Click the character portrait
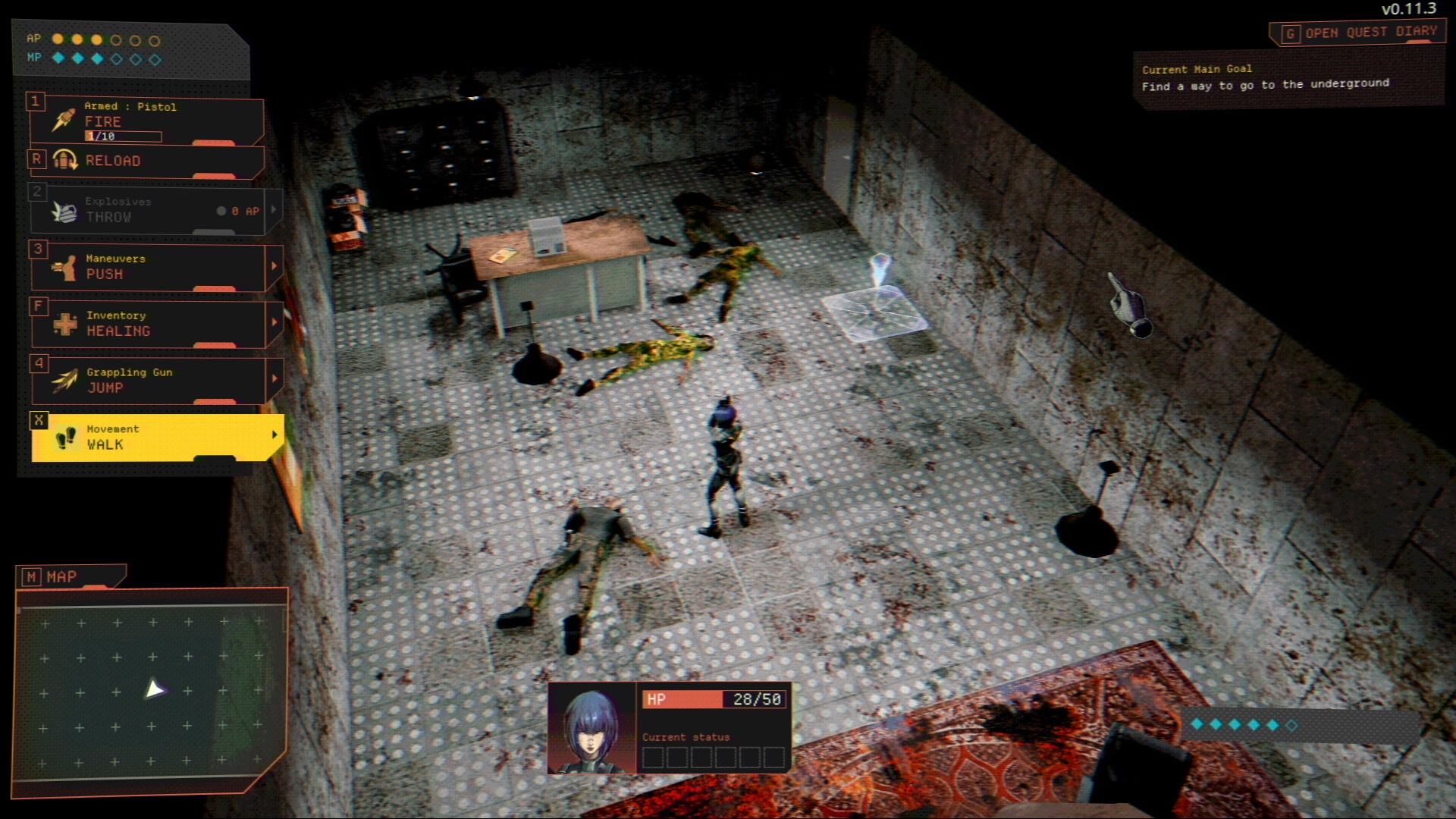The width and height of the screenshot is (1456, 819). coord(591,729)
